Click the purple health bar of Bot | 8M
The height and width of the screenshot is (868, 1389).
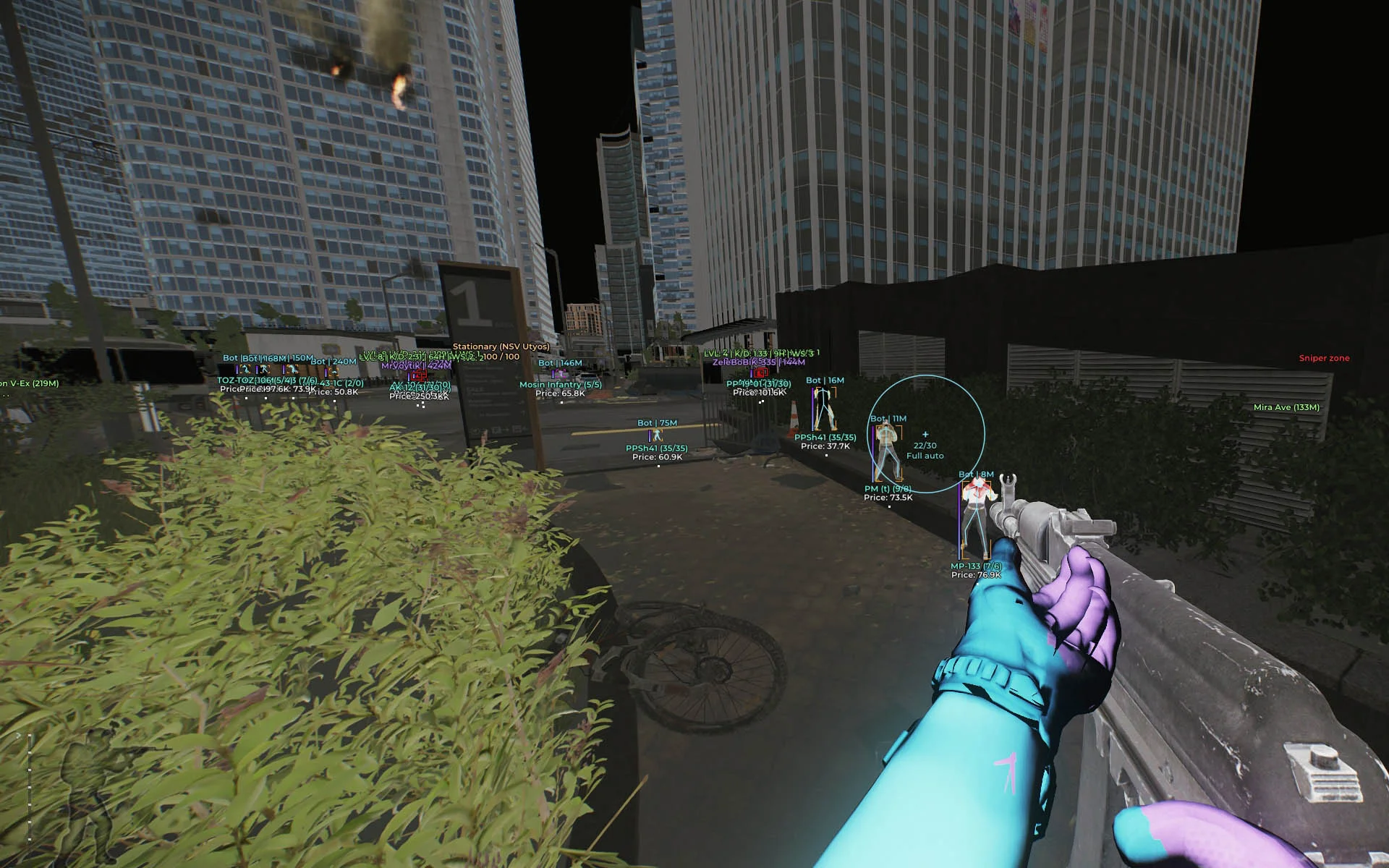(x=959, y=519)
